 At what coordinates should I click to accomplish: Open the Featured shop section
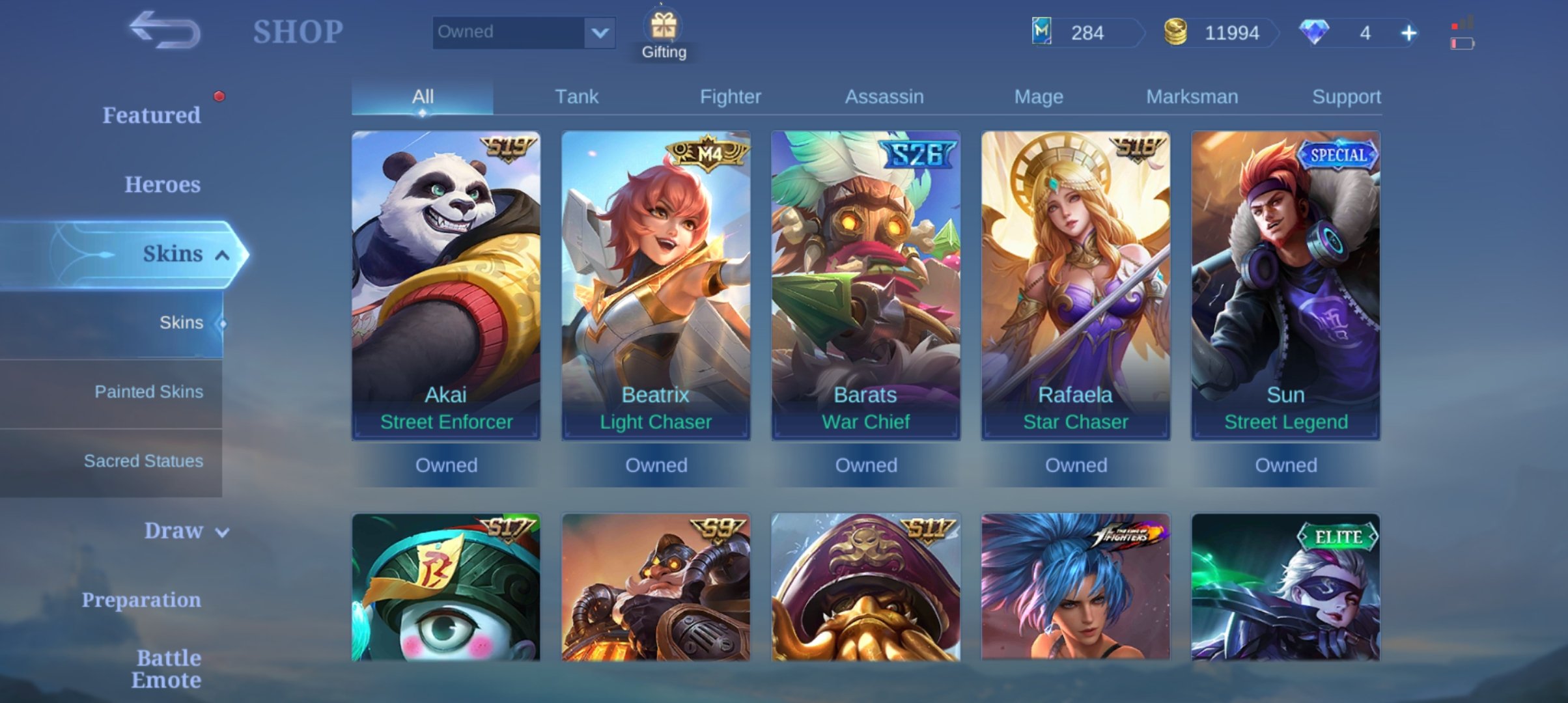click(151, 115)
